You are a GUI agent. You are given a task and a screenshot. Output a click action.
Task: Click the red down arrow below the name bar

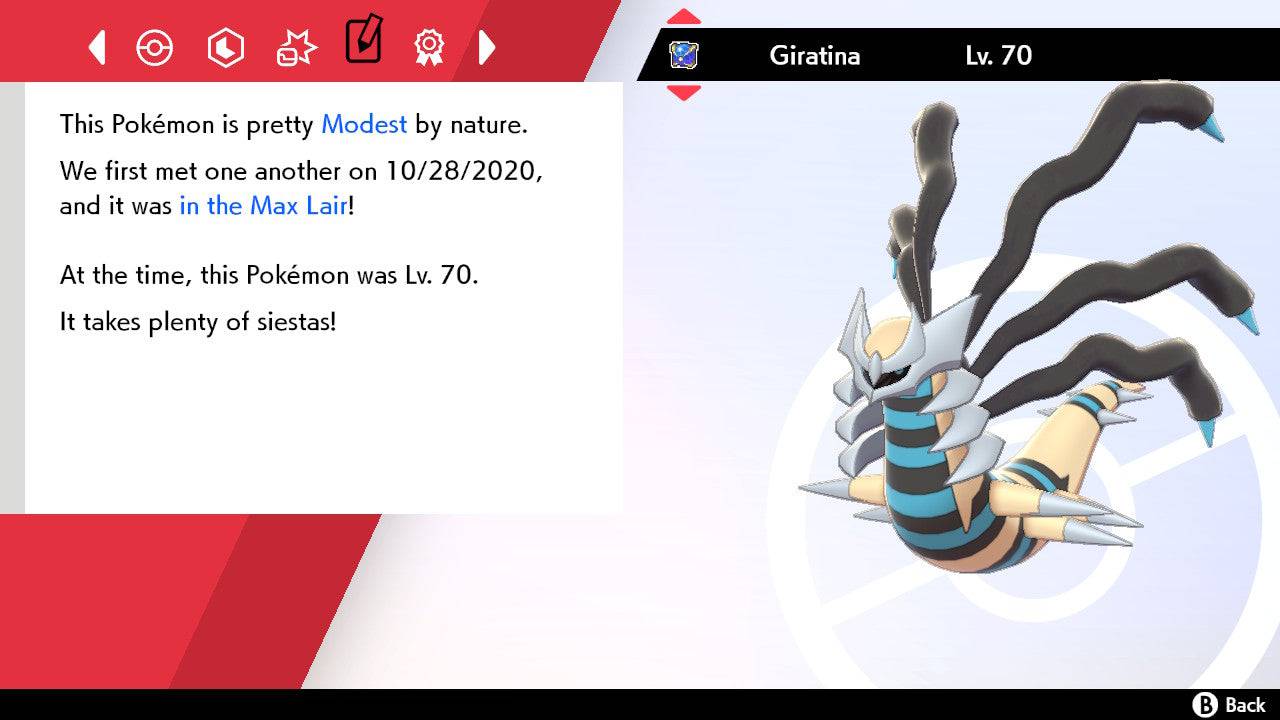(684, 88)
